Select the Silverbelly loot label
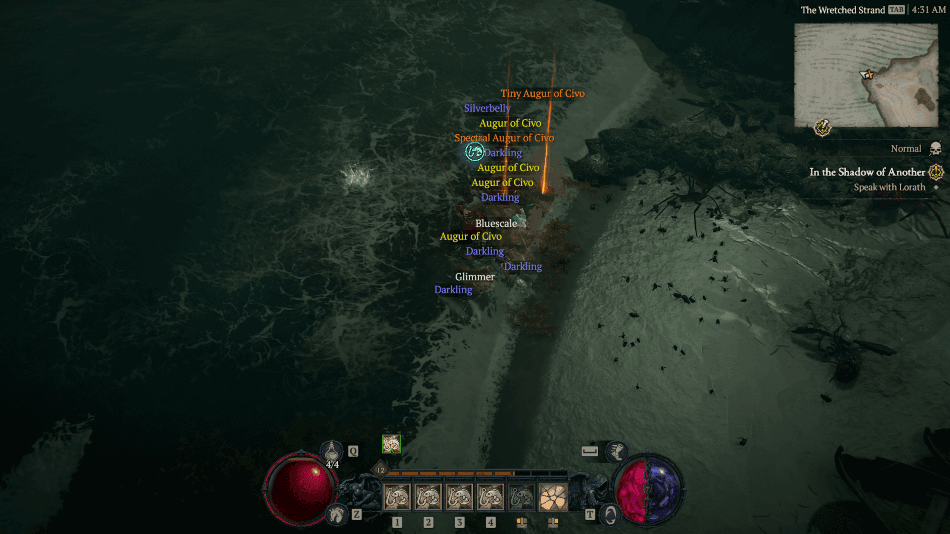The image size is (950, 534). click(x=487, y=108)
